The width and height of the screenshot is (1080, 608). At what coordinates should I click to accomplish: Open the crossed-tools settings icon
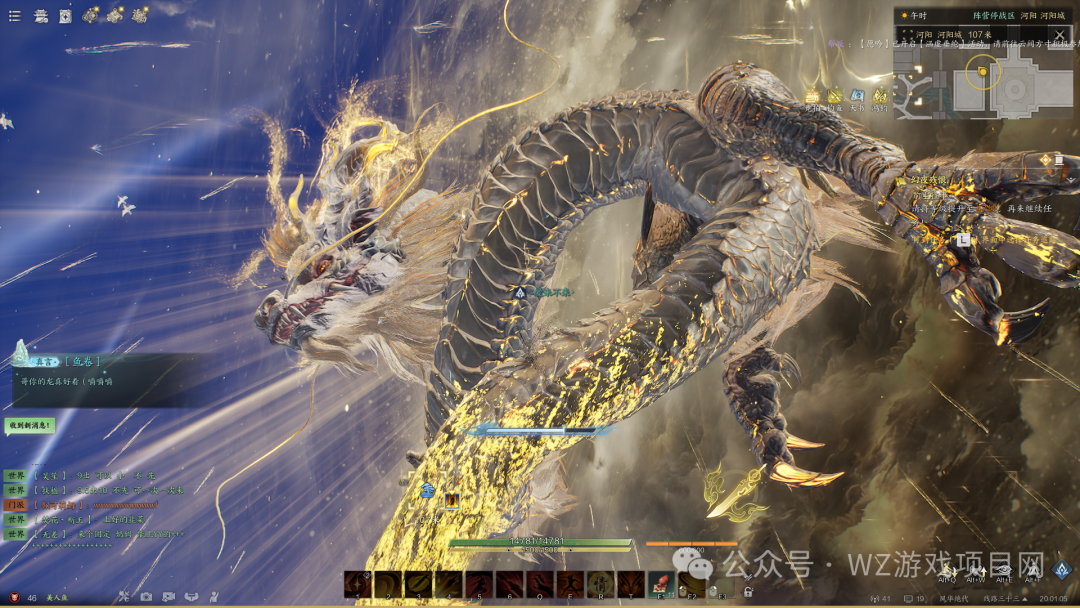[124, 597]
